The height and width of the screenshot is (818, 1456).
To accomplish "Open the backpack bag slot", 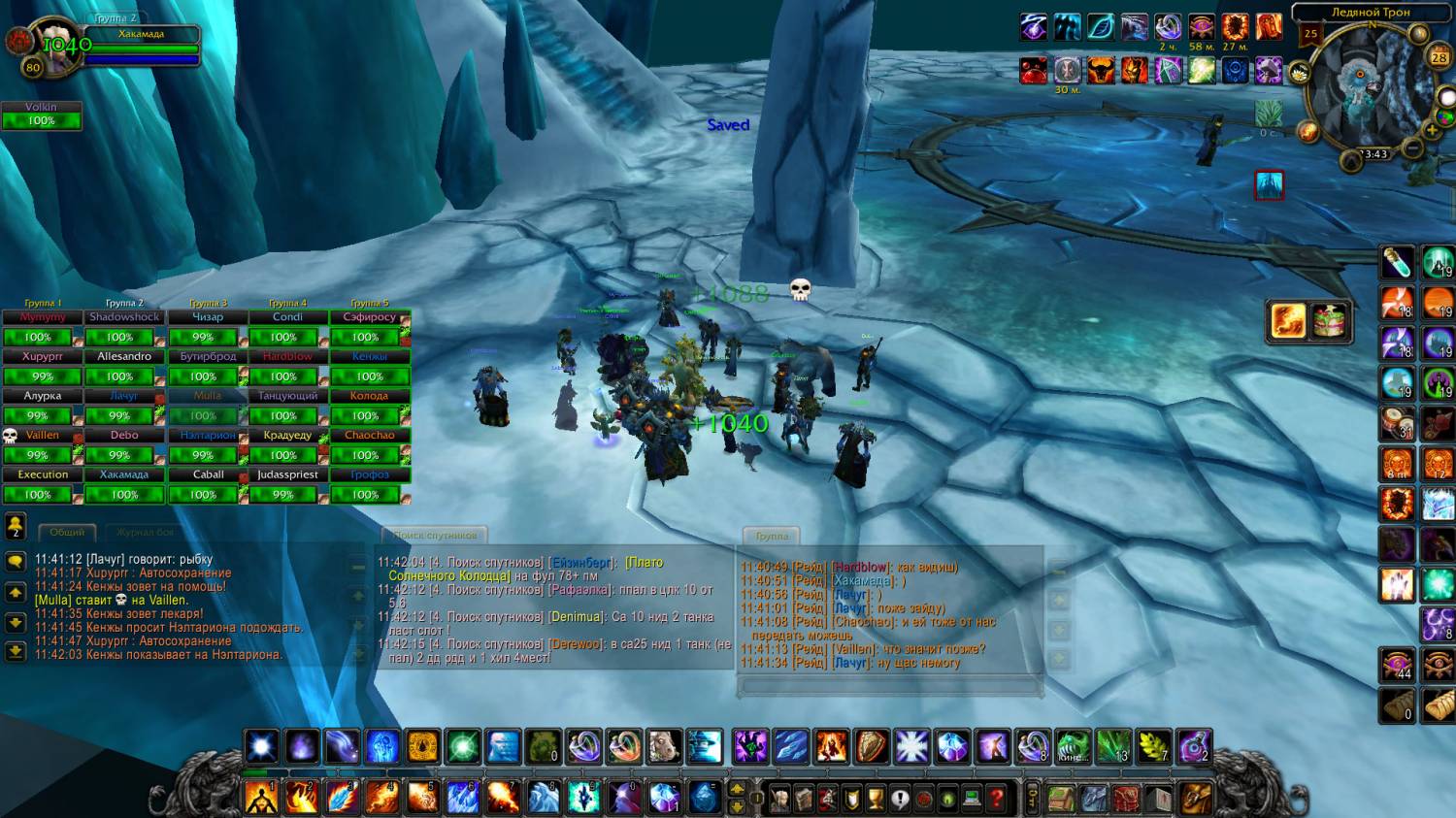I will pos(1196,798).
